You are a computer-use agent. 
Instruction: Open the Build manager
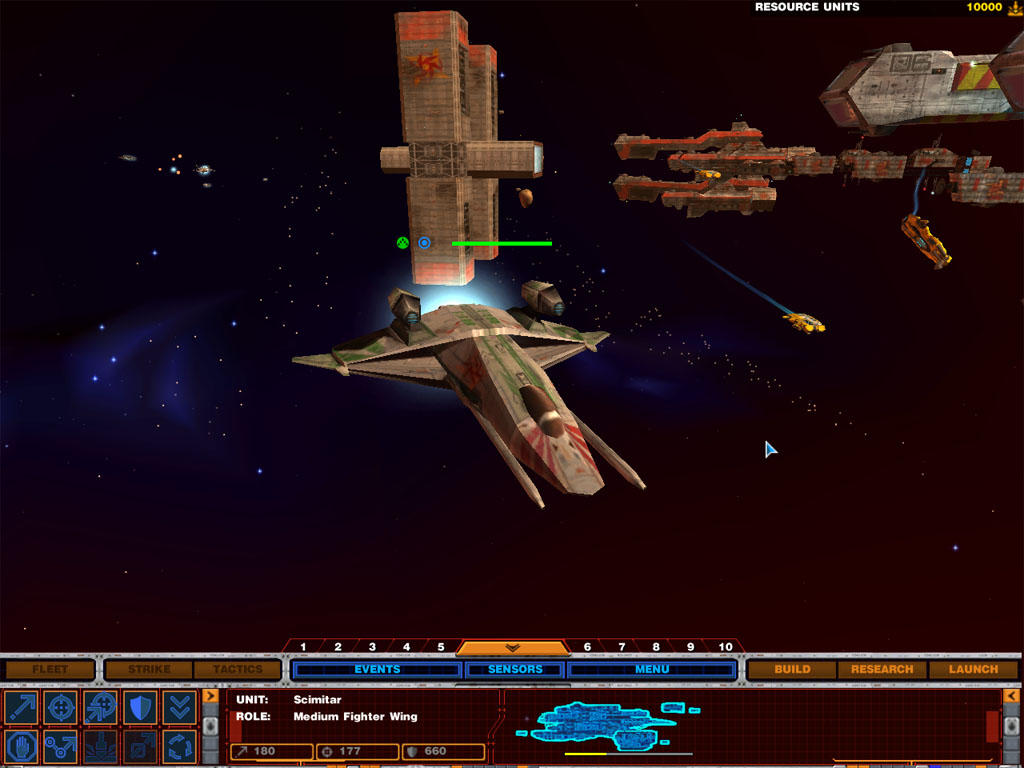[x=792, y=669]
